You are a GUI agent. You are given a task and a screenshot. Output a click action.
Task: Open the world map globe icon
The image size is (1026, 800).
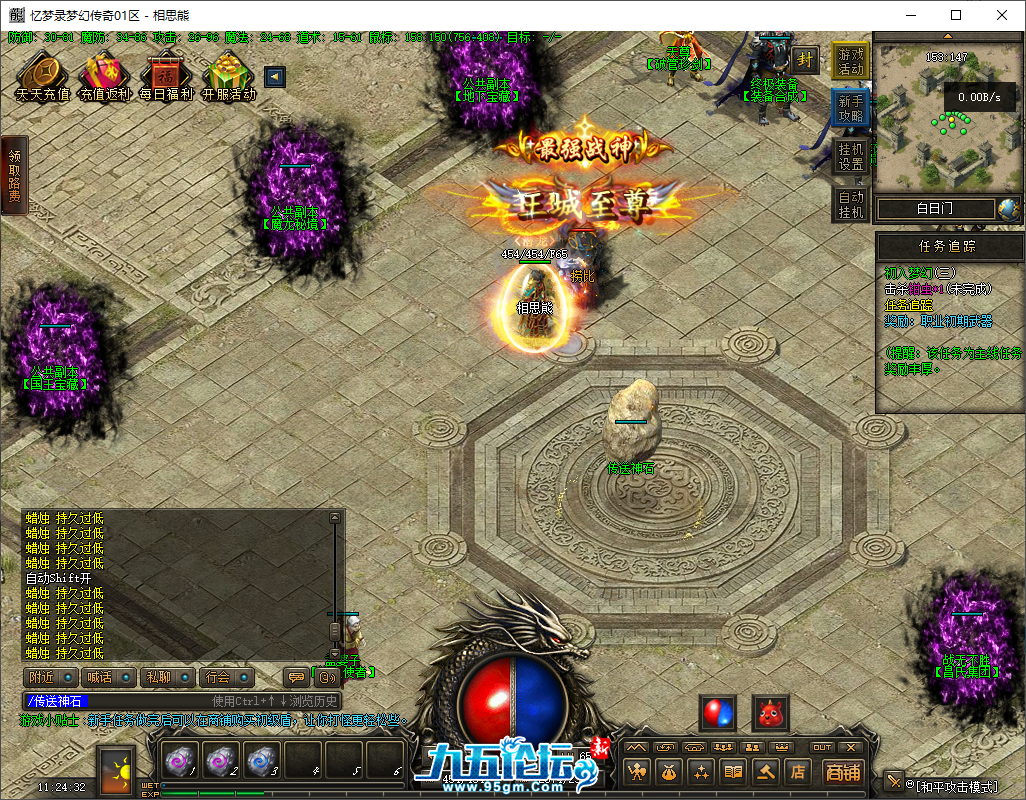click(x=1008, y=209)
